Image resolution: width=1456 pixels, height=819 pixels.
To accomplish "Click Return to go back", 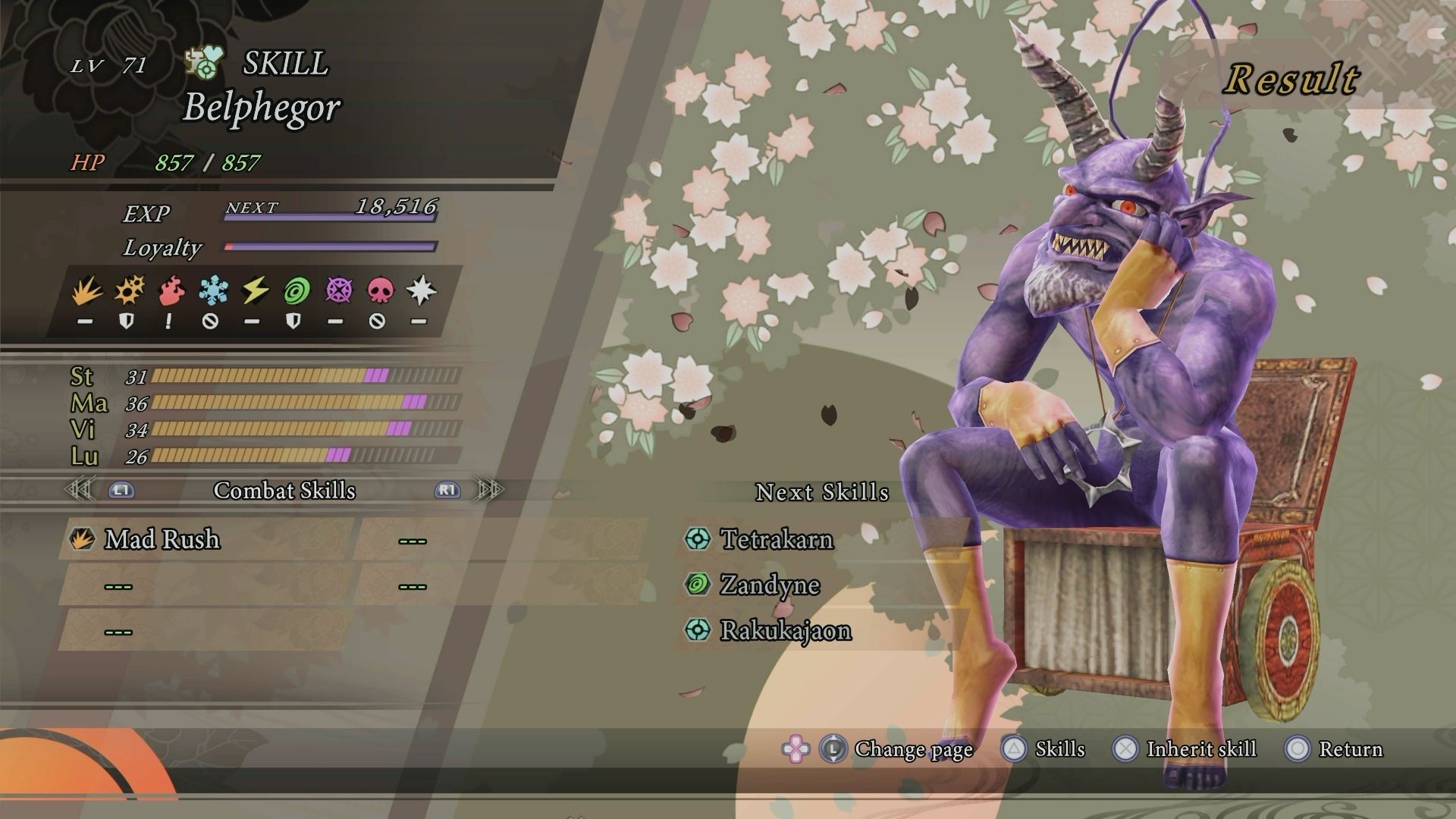I will 1350,749.
